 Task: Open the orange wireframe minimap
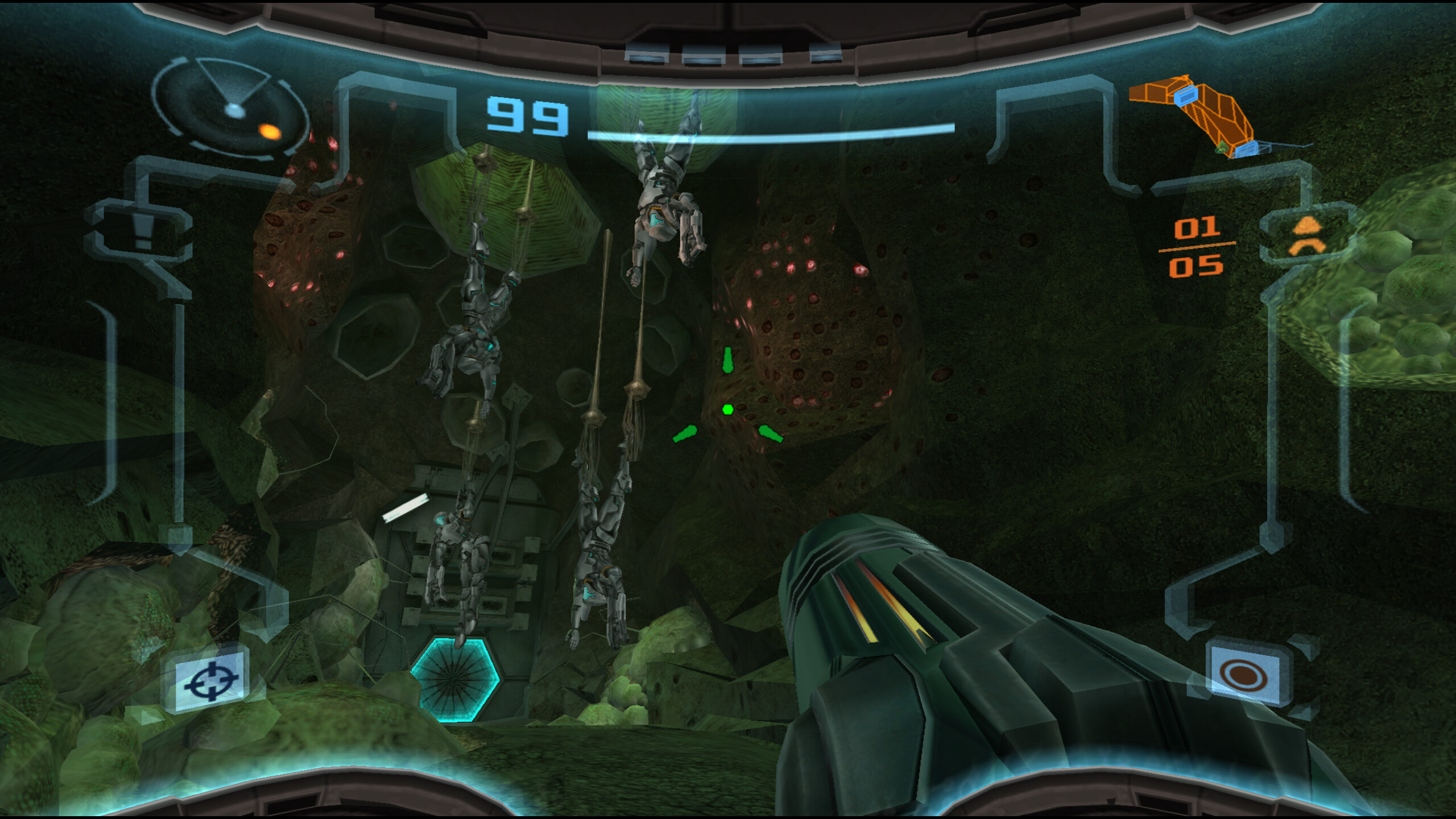click(x=1200, y=117)
